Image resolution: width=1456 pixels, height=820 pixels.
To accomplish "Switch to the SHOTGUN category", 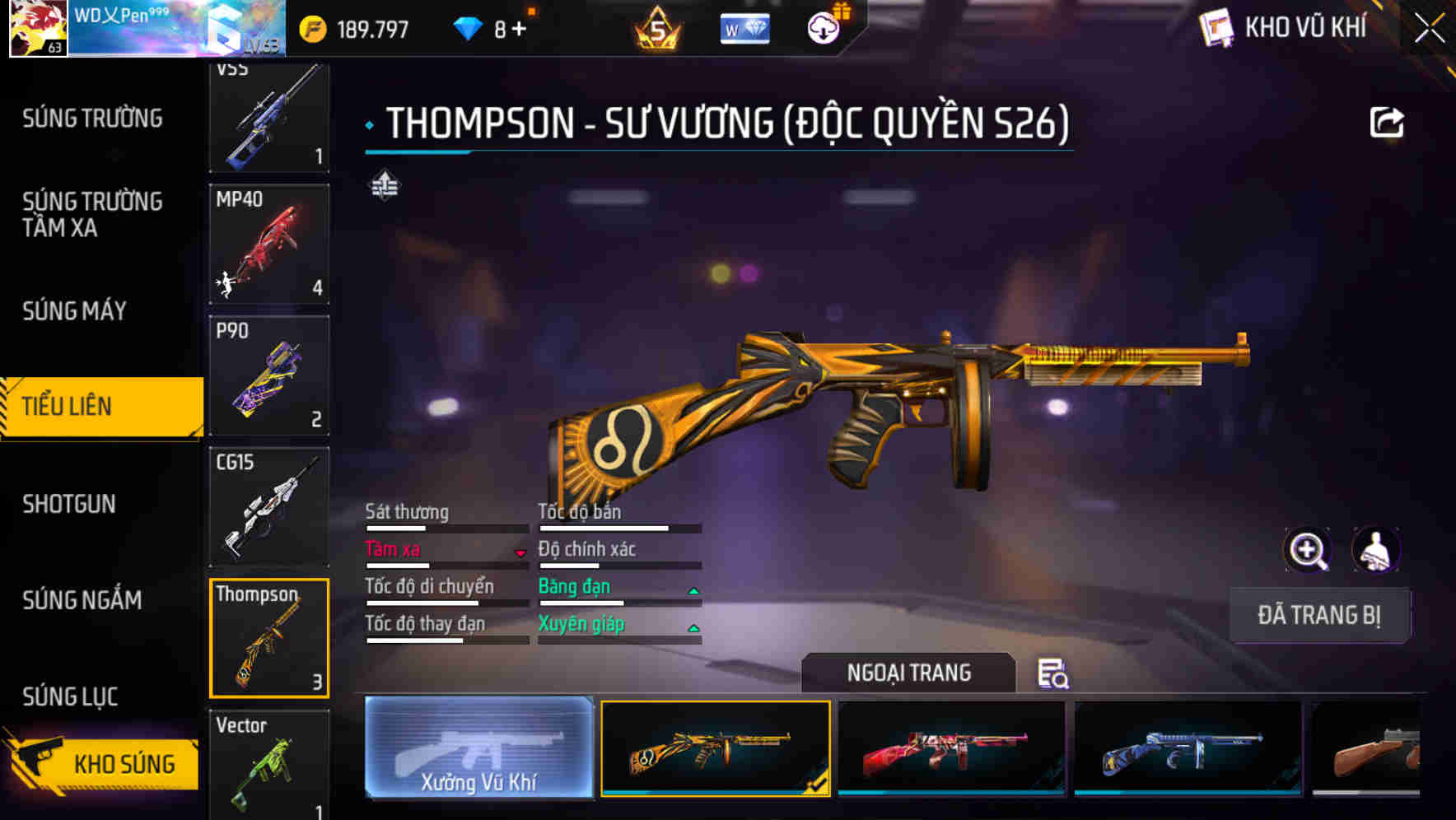I will (x=69, y=504).
